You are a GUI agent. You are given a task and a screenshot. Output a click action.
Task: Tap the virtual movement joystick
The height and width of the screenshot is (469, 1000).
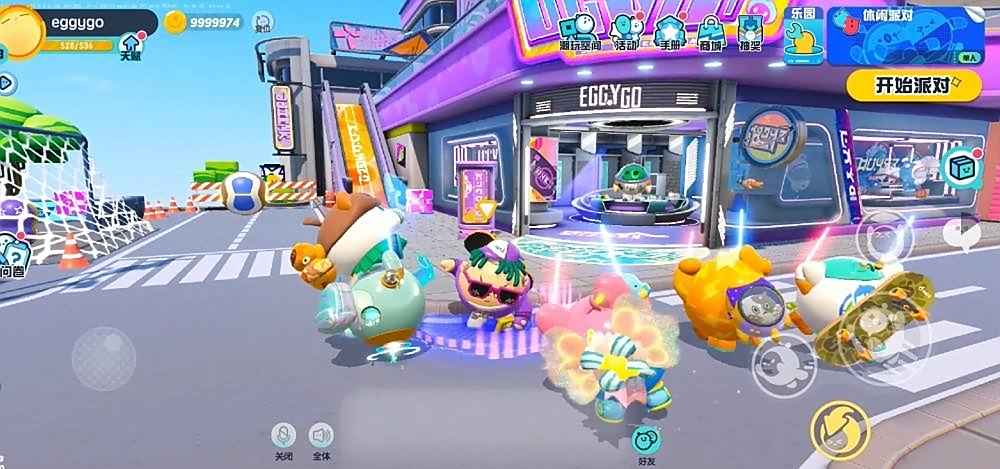click(x=103, y=358)
